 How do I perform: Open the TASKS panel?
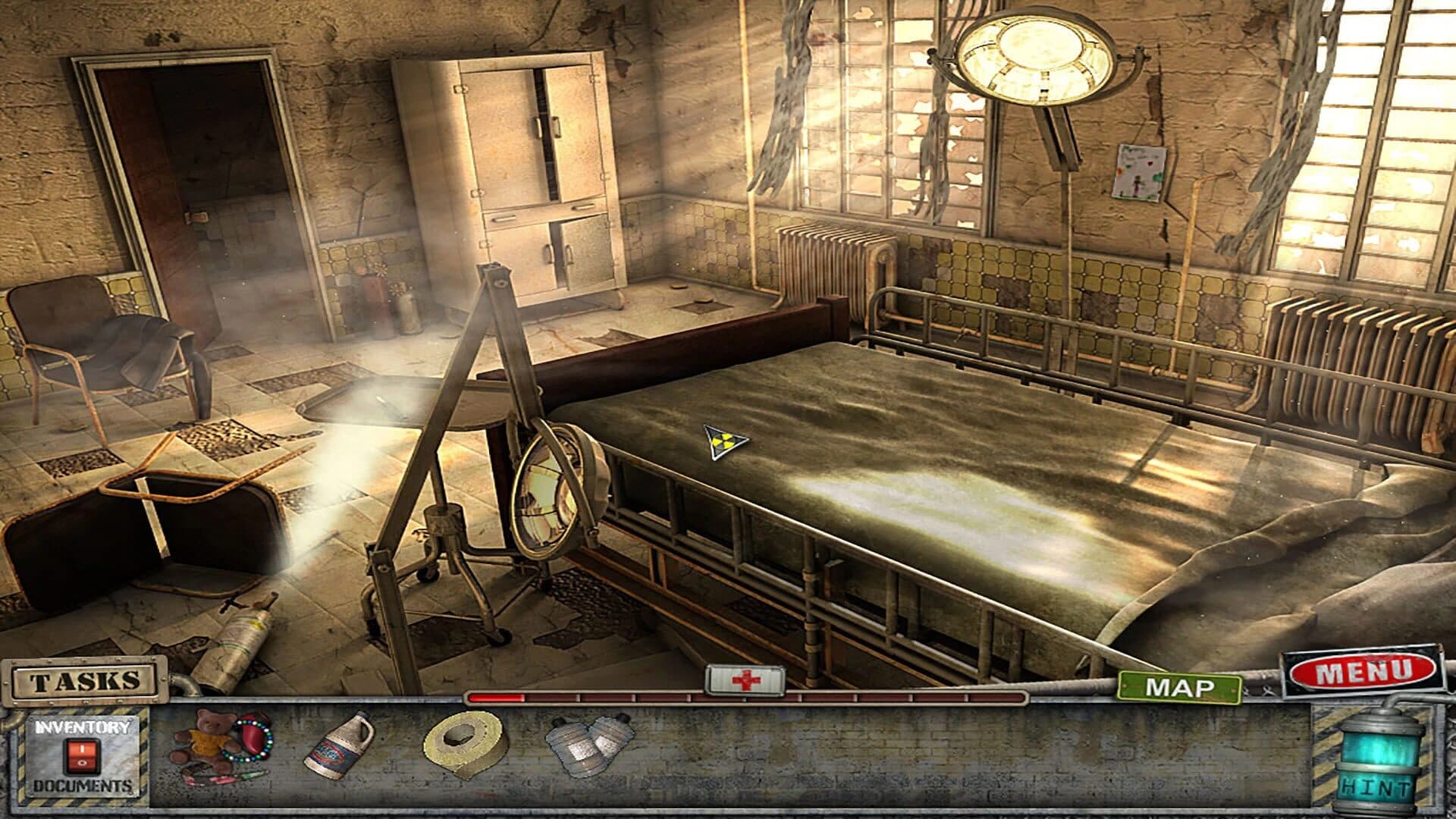coord(83,681)
